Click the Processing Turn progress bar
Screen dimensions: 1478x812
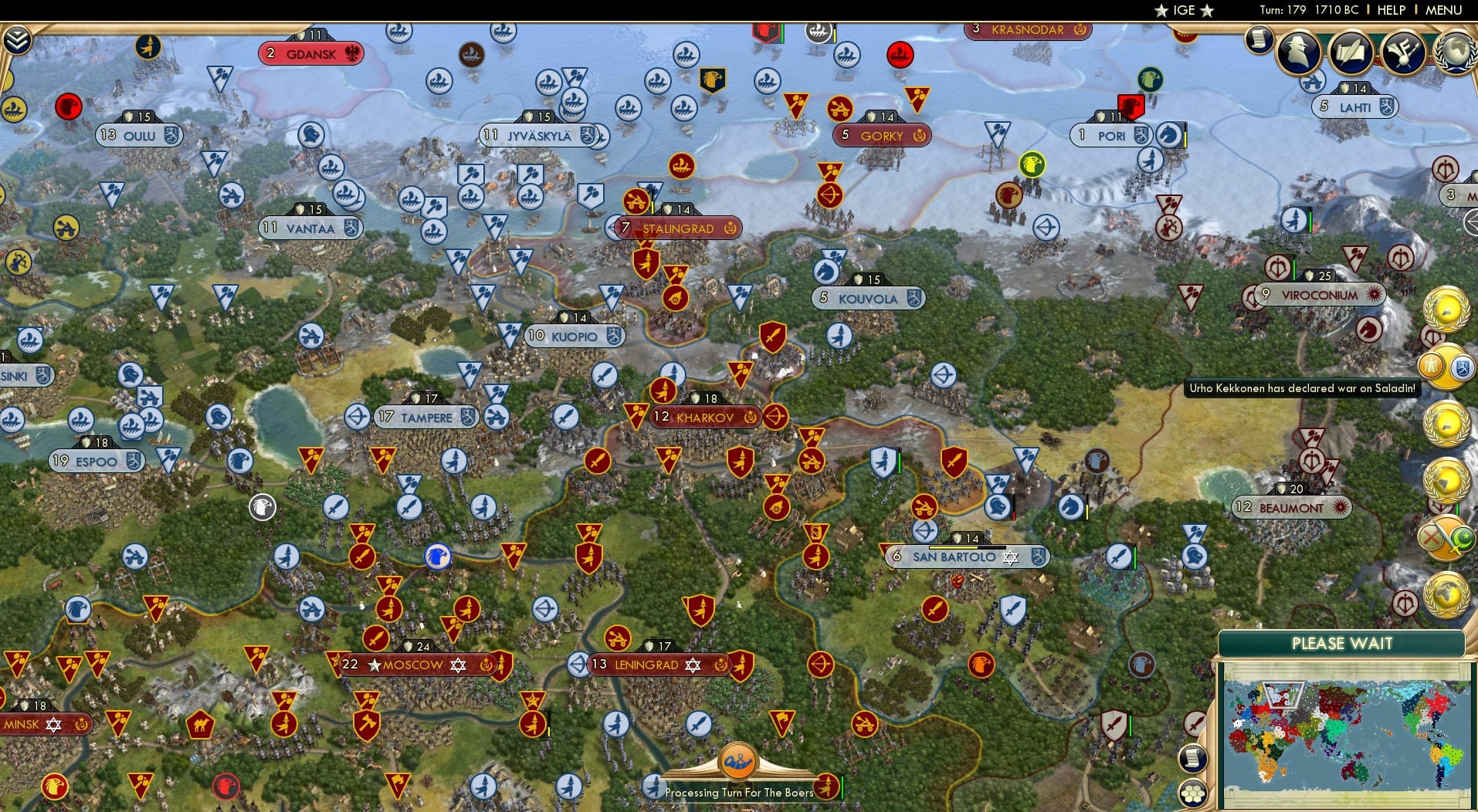pos(740,792)
